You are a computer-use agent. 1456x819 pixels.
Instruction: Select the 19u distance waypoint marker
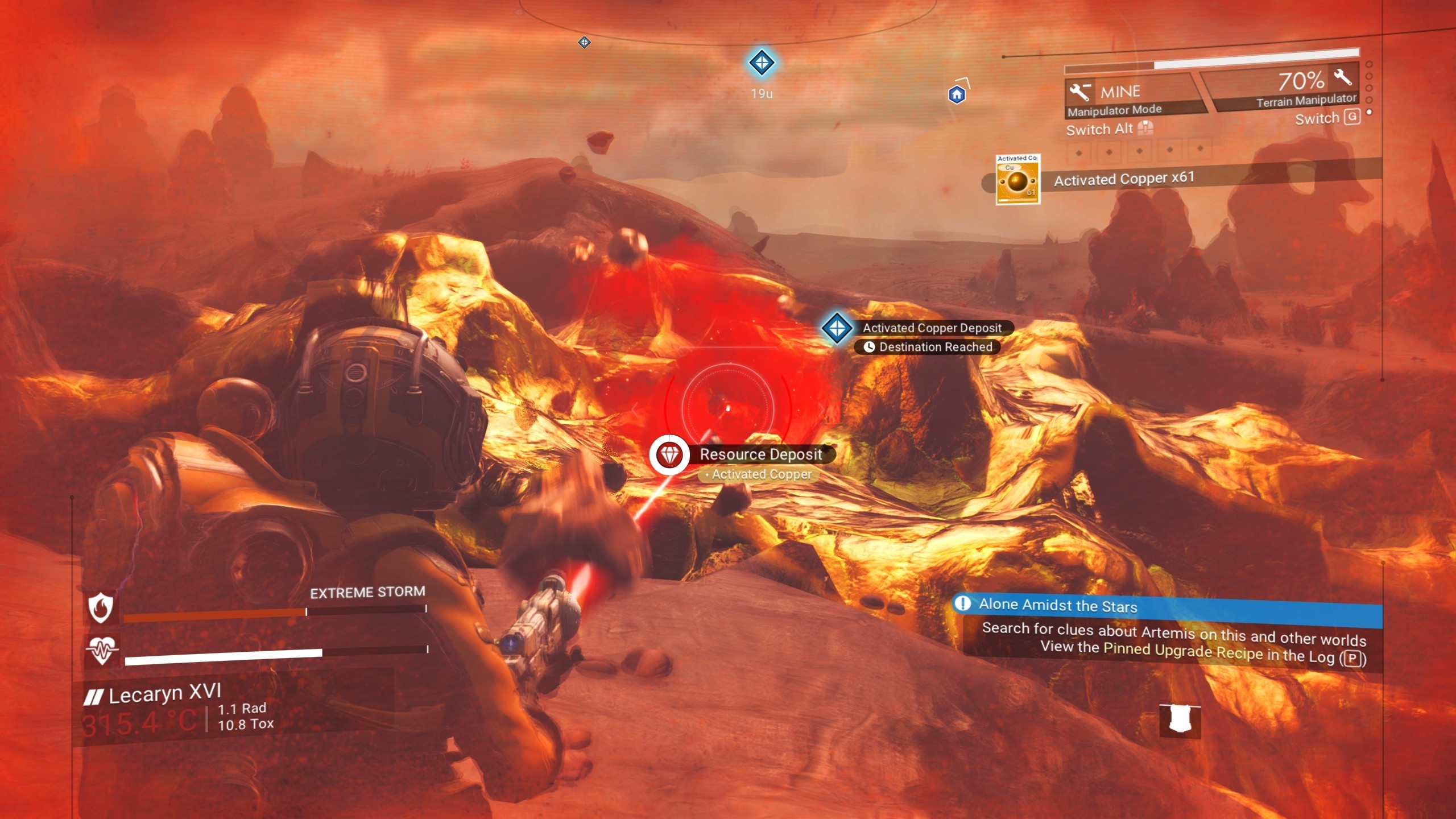(762, 63)
